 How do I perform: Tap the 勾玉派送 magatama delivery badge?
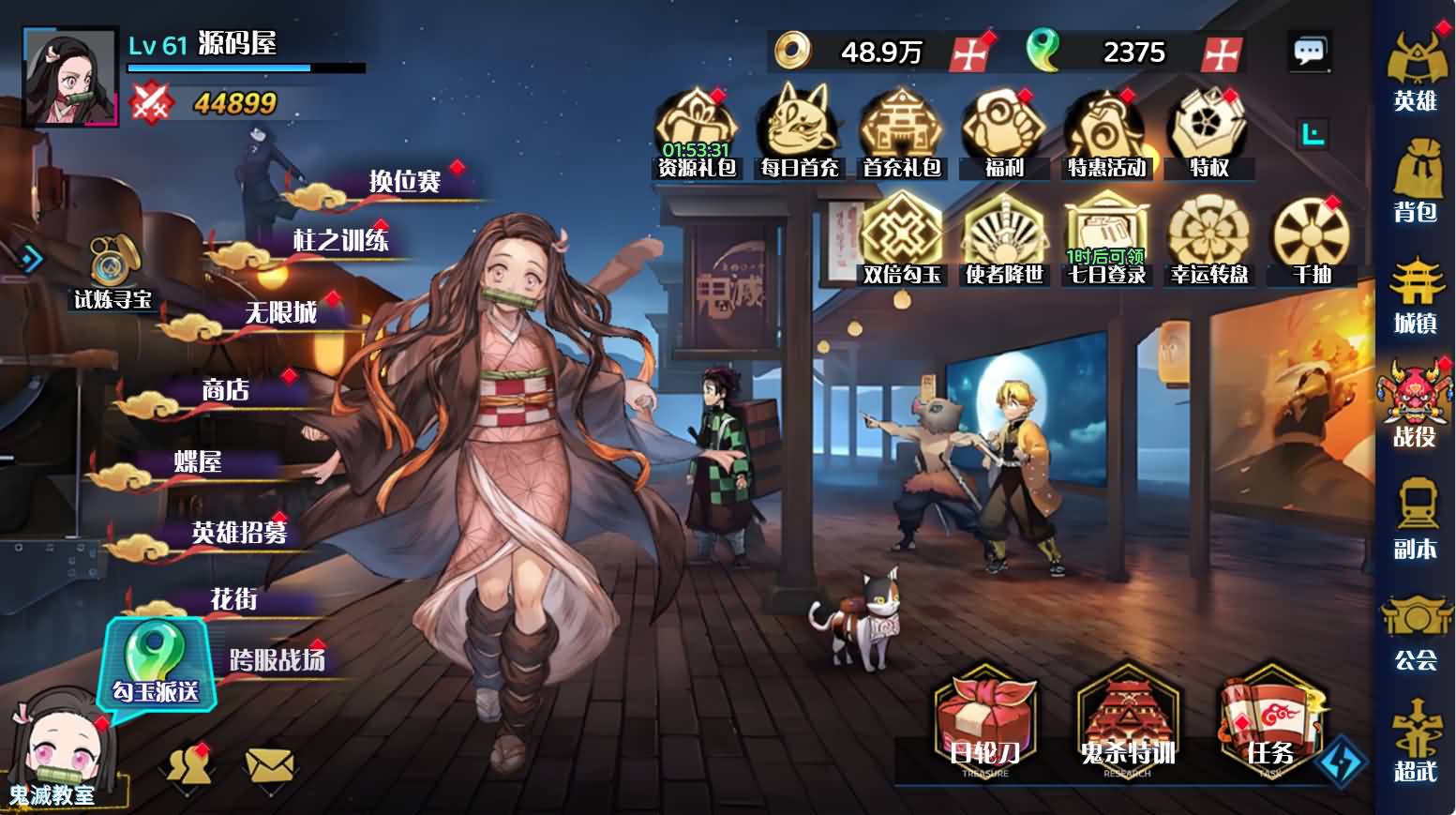pyautogui.click(x=156, y=662)
